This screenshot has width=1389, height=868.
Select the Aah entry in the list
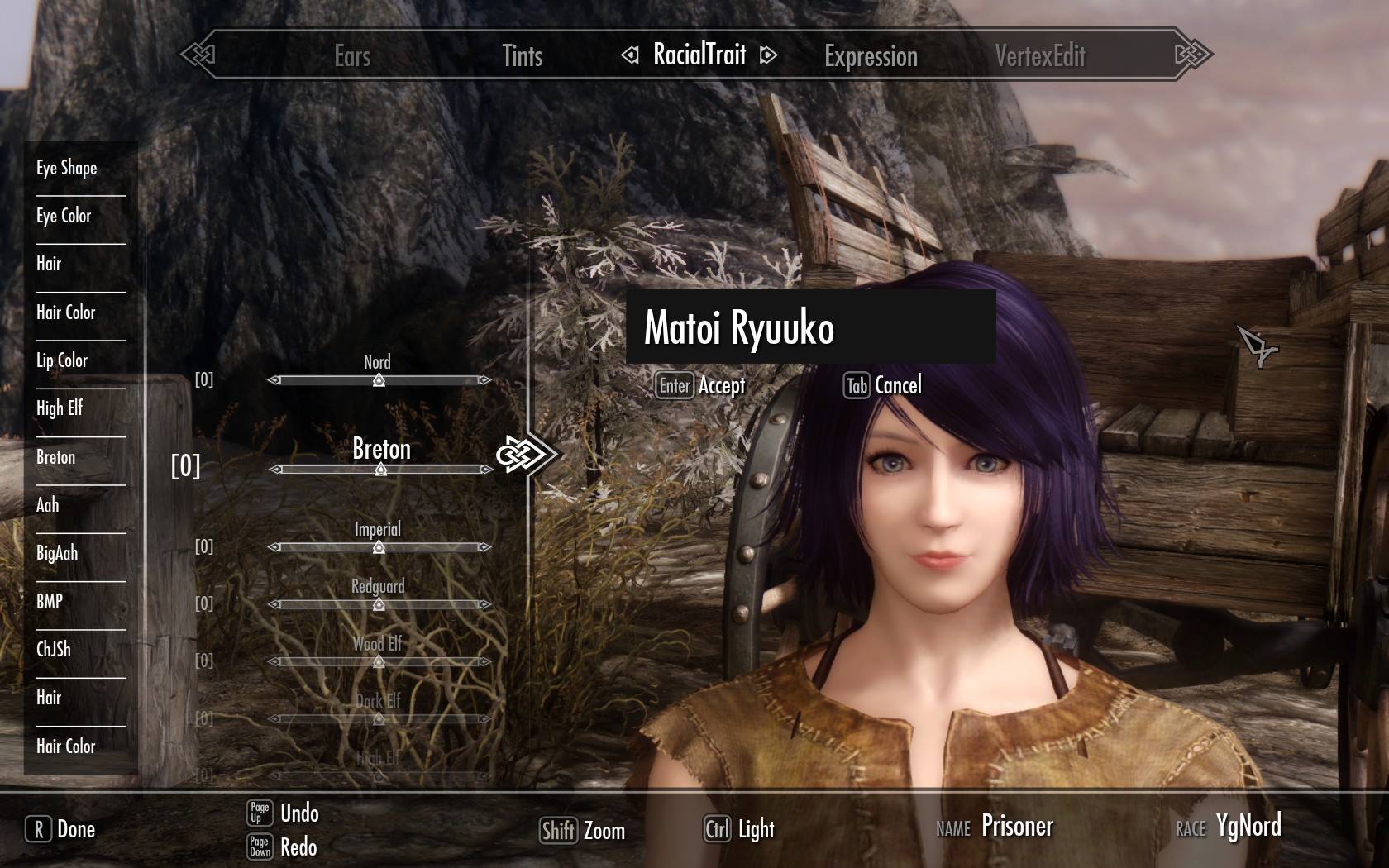point(48,505)
